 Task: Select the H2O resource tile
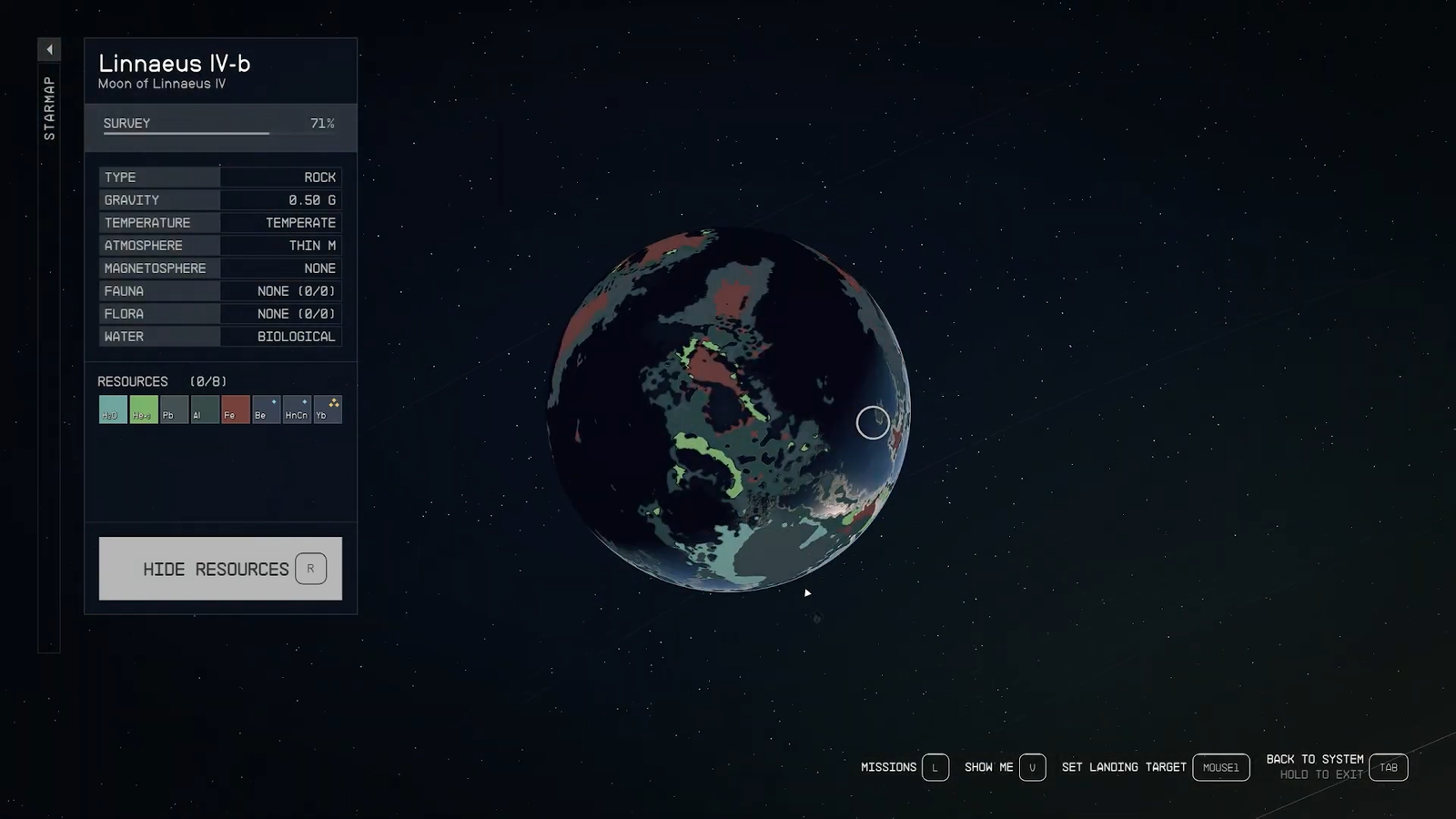click(x=113, y=409)
